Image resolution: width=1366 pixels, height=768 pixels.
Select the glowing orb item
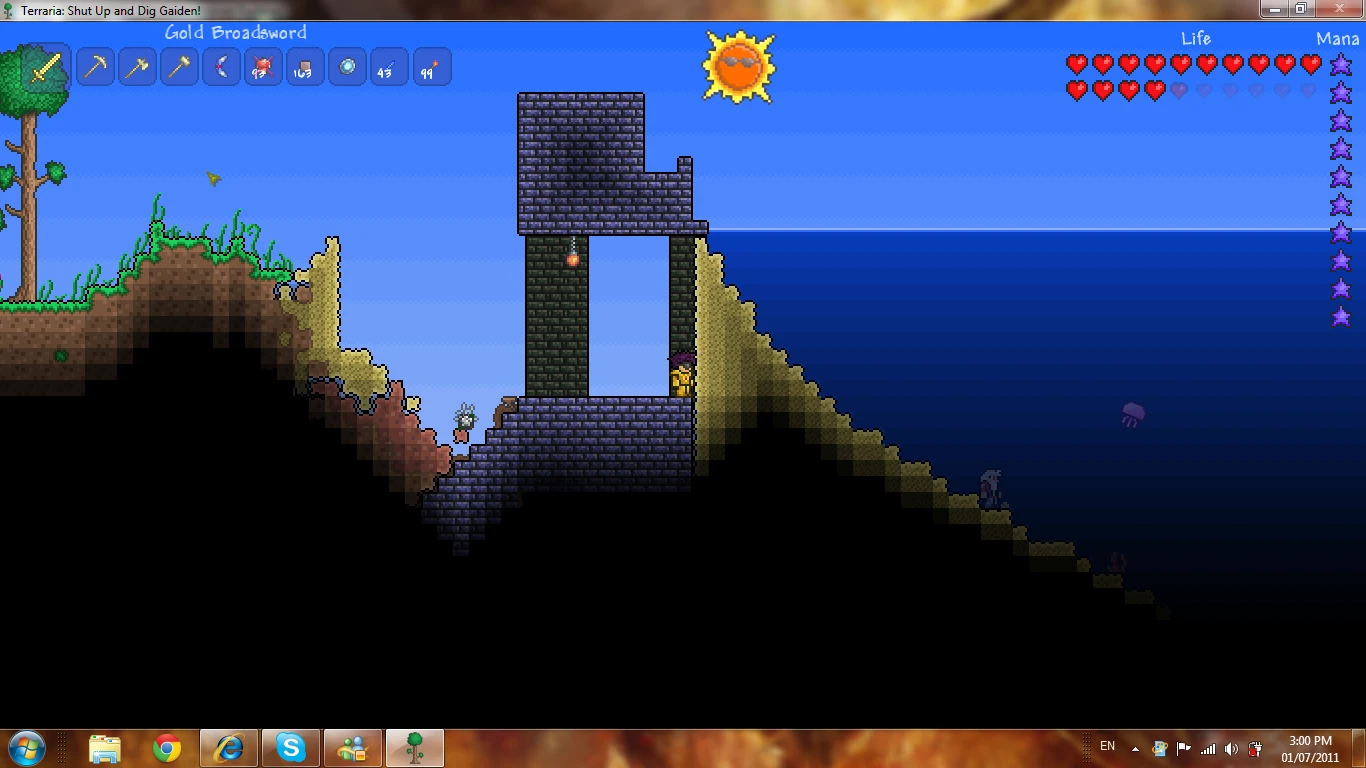(347, 66)
